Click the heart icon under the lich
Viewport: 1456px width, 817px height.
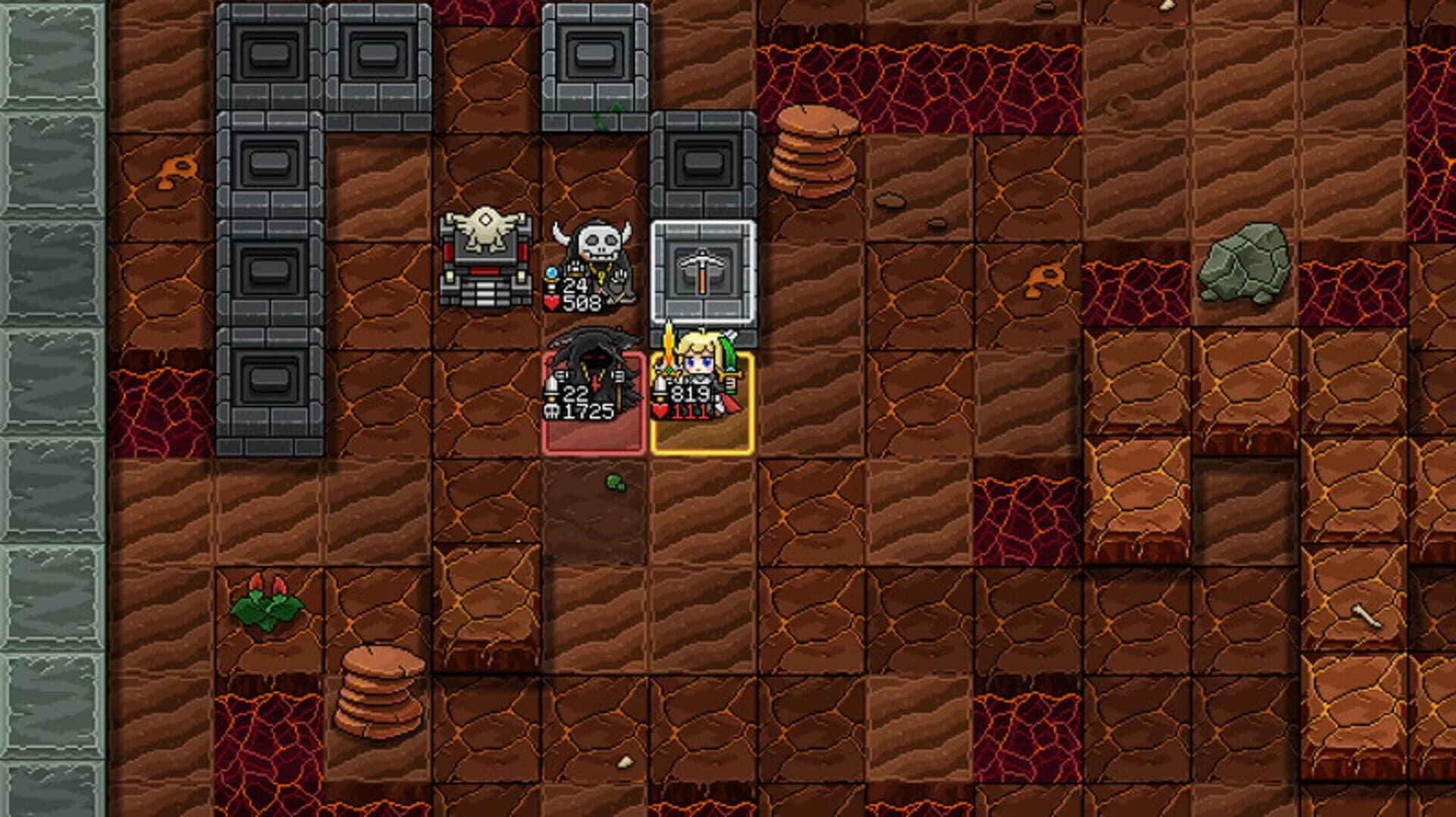(551, 302)
